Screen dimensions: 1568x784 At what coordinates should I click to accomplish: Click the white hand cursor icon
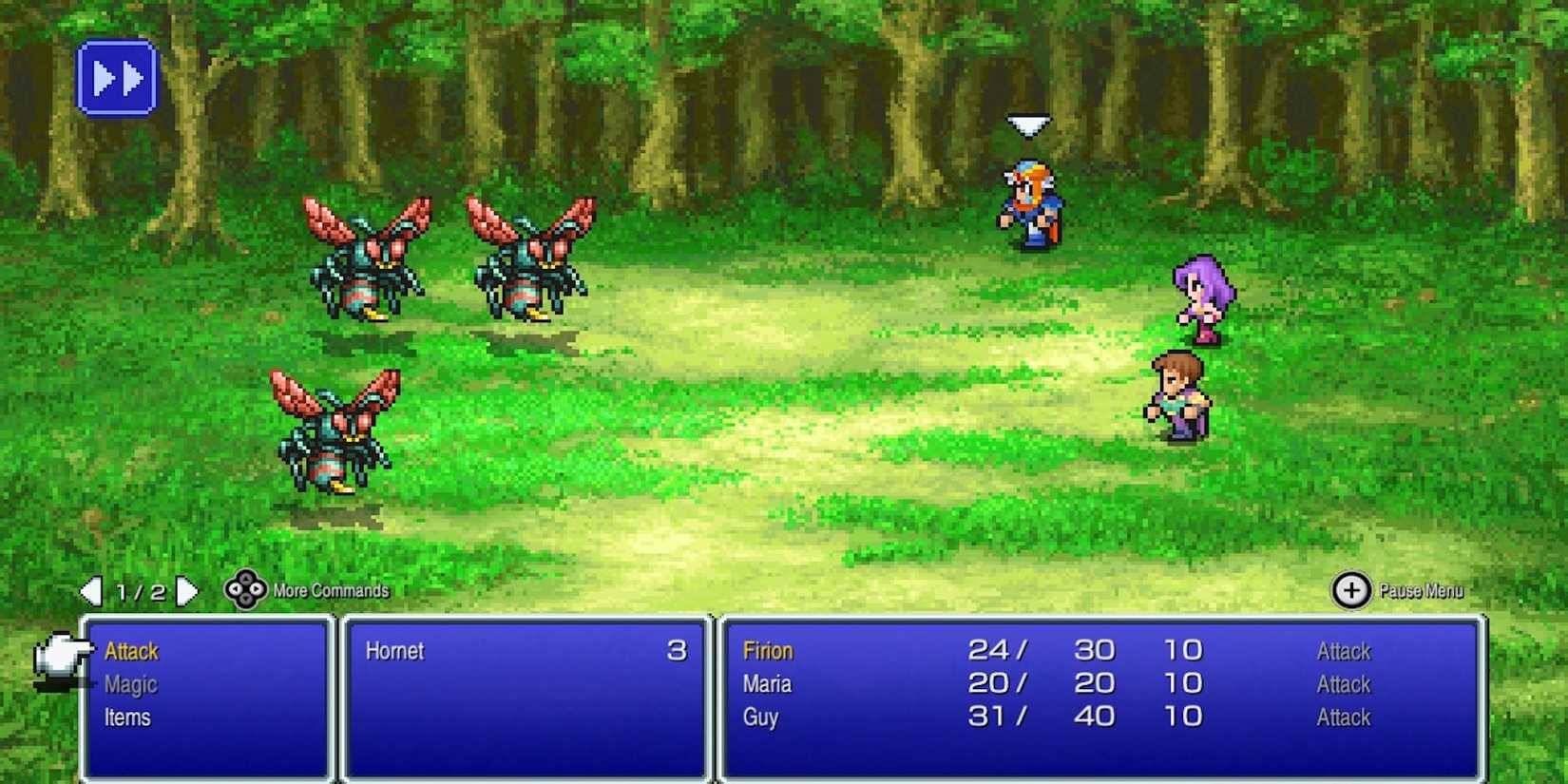tap(57, 656)
